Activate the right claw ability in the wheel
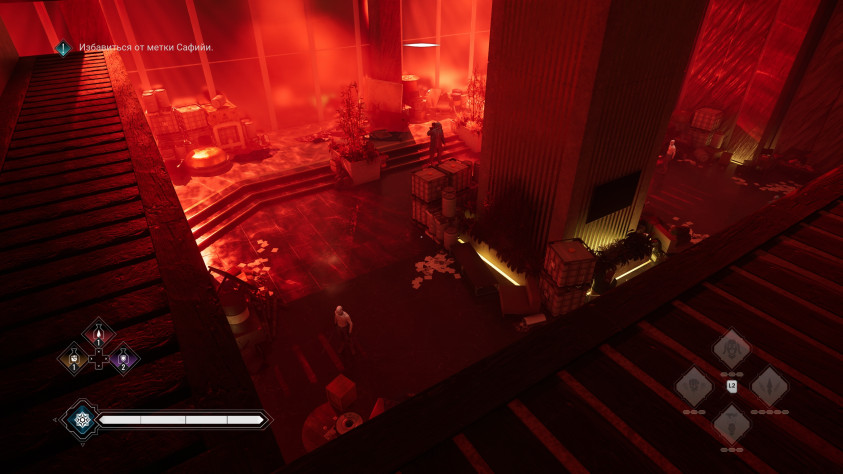Screen dimensions: 843x474 pyautogui.click(x=769, y=386)
